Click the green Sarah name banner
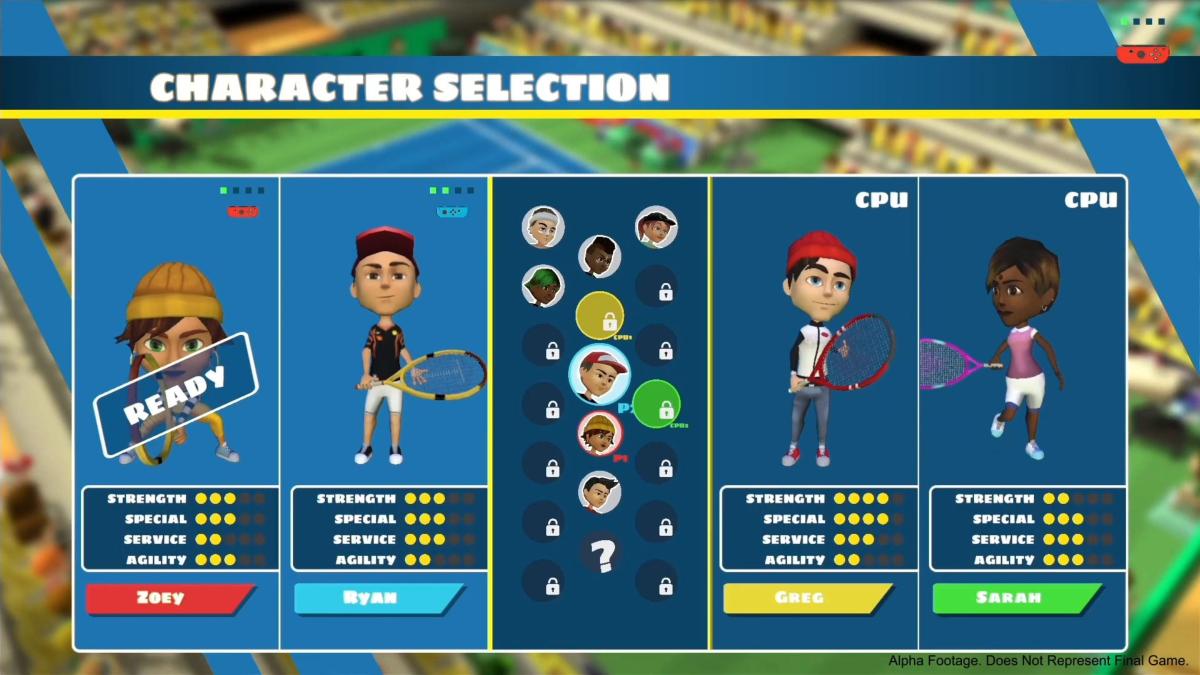 [x=1016, y=598]
